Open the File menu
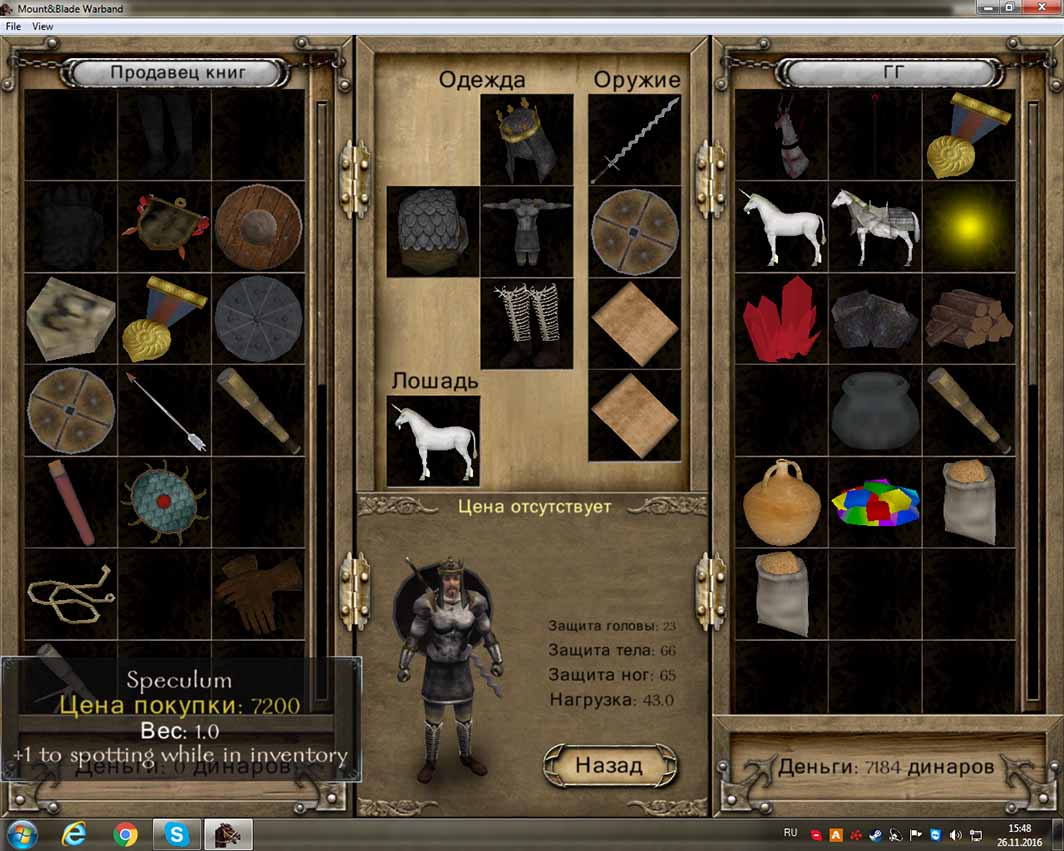1064x851 pixels. (x=14, y=27)
